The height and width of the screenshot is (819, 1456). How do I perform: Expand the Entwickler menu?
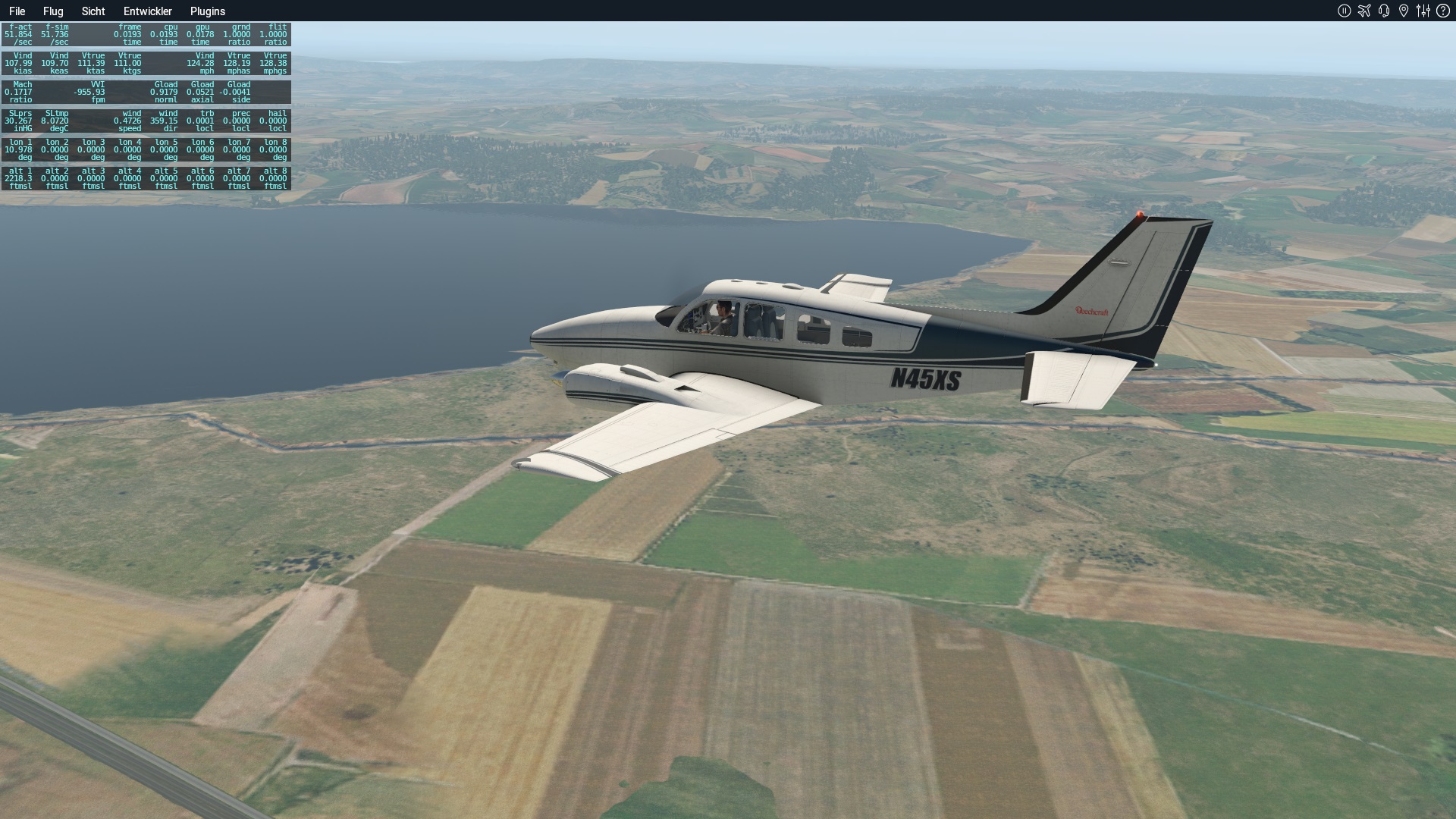pos(148,11)
